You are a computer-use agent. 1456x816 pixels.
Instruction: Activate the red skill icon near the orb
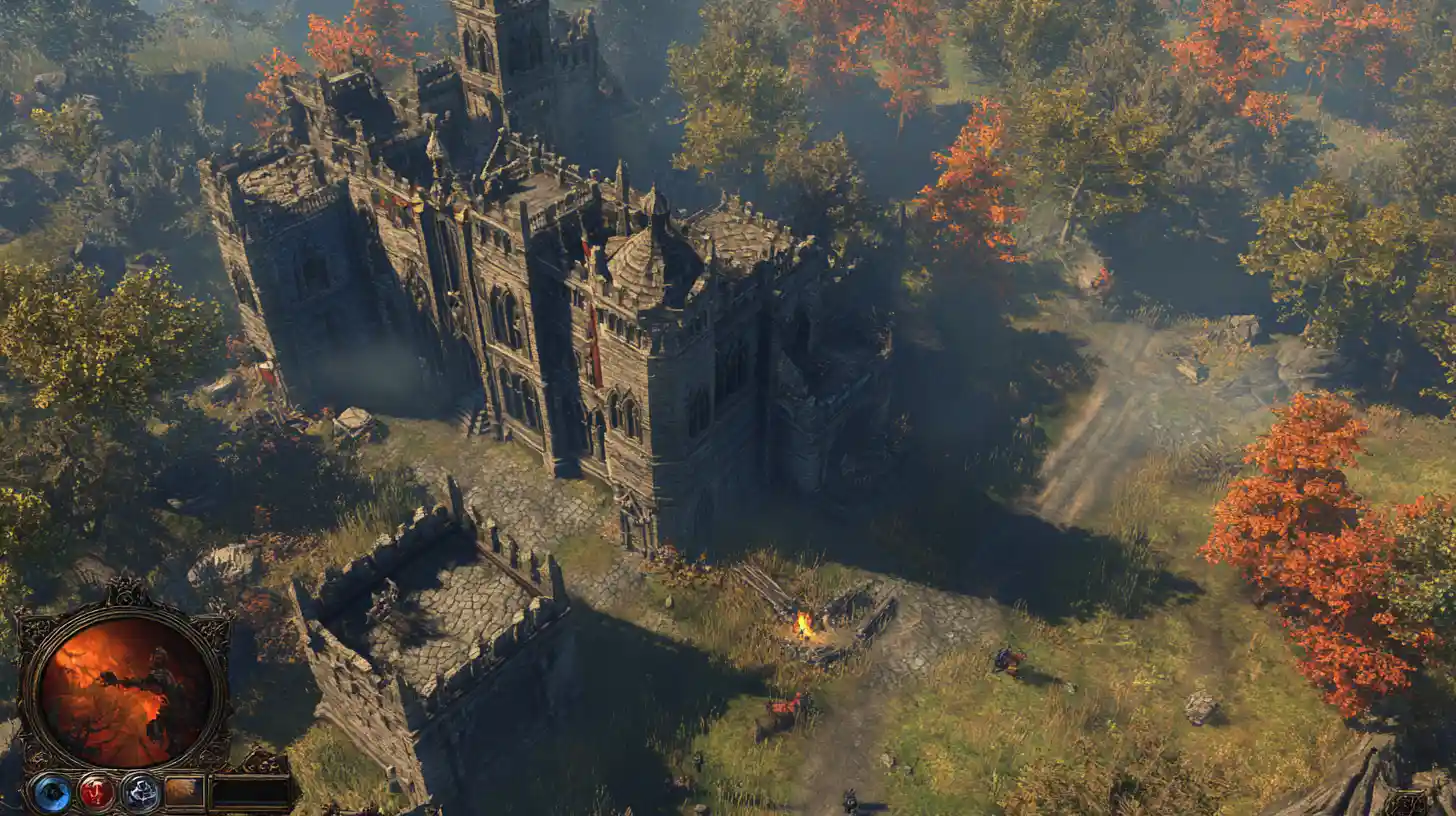98,792
